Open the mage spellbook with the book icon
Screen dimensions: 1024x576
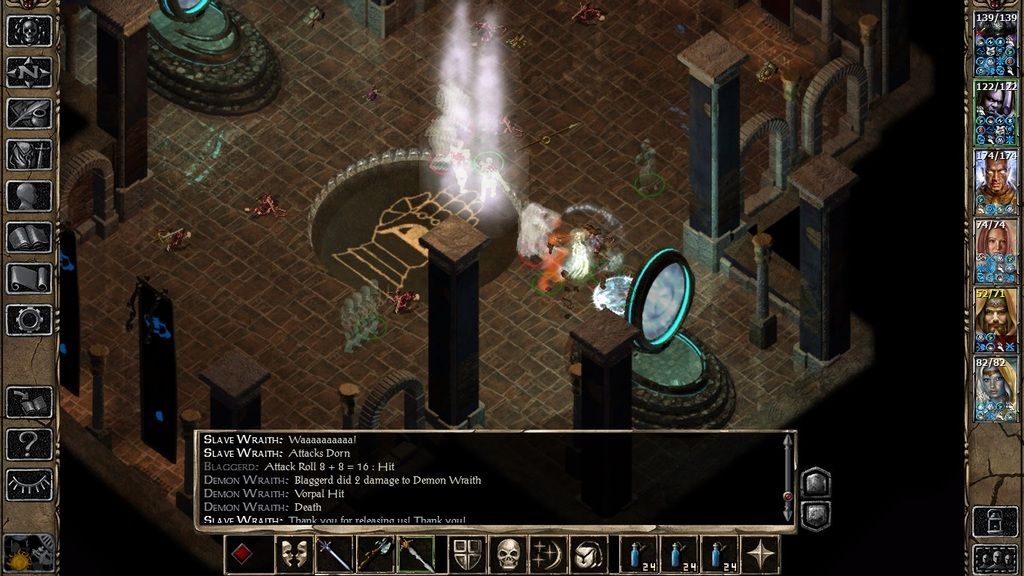29,238
